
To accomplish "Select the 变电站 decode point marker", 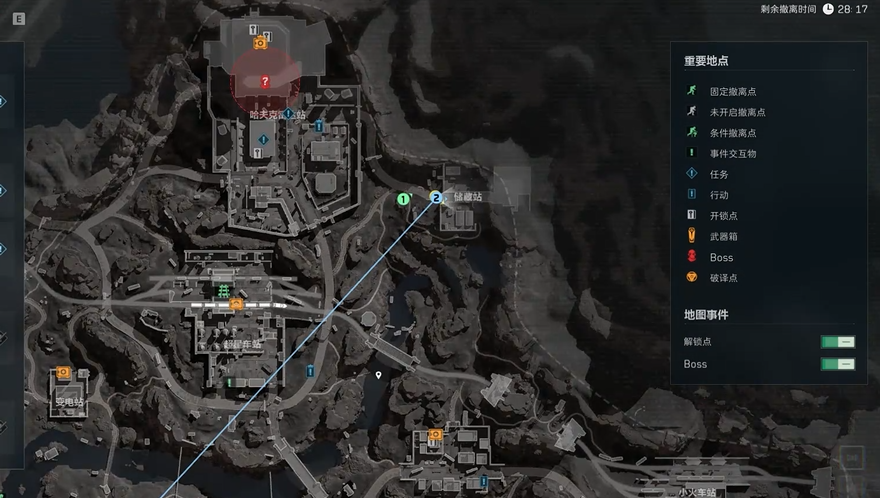I will pos(63,373).
